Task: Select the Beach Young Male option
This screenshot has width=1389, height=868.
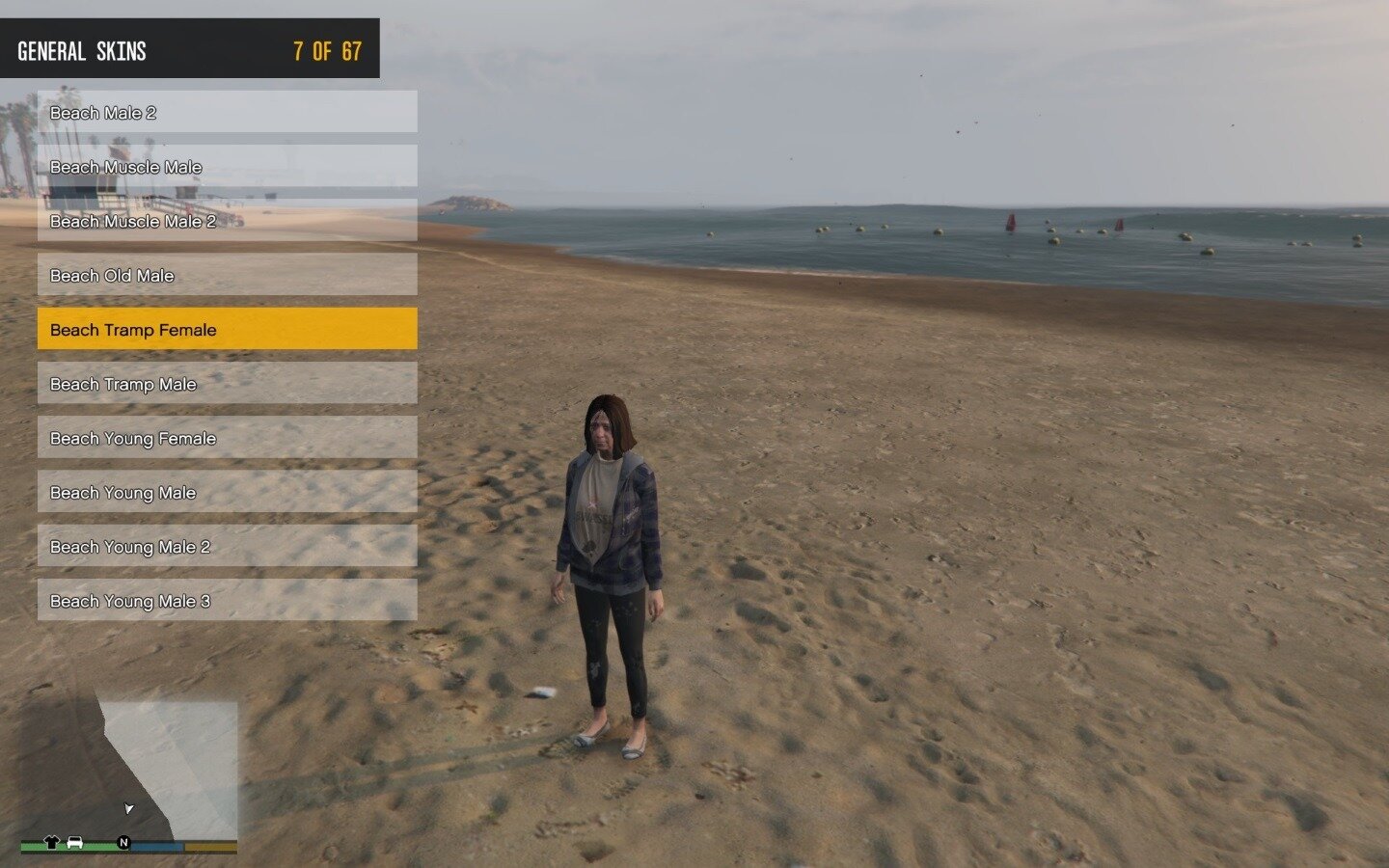Action: click(x=227, y=492)
